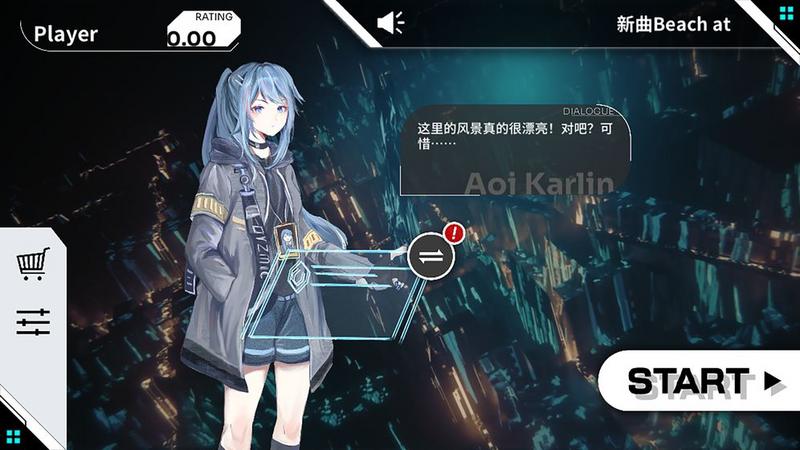Open the settings sliders icon
The image size is (800, 450).
[33, 322]
